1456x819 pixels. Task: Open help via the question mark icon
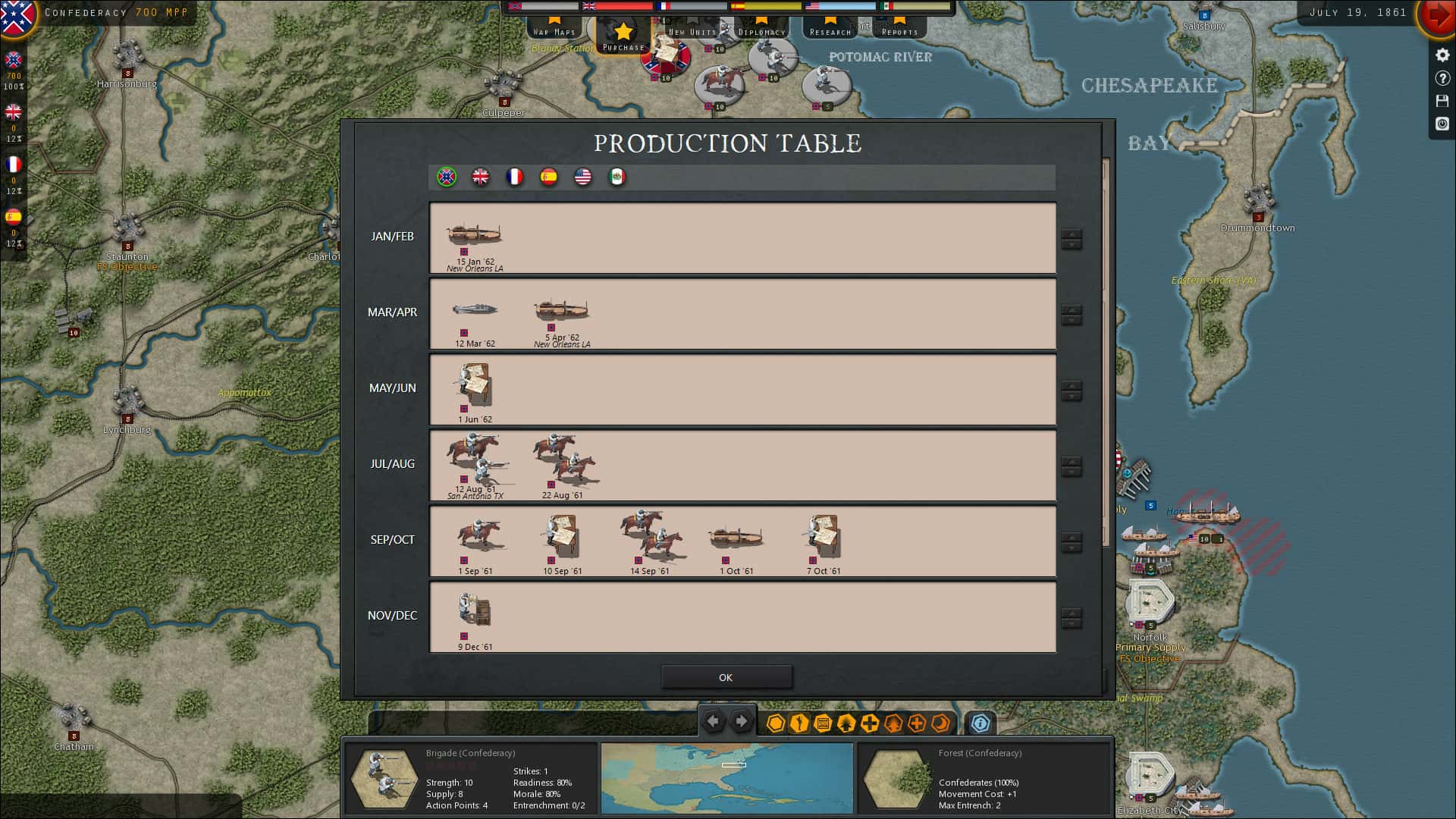[x=1442, y=77]
